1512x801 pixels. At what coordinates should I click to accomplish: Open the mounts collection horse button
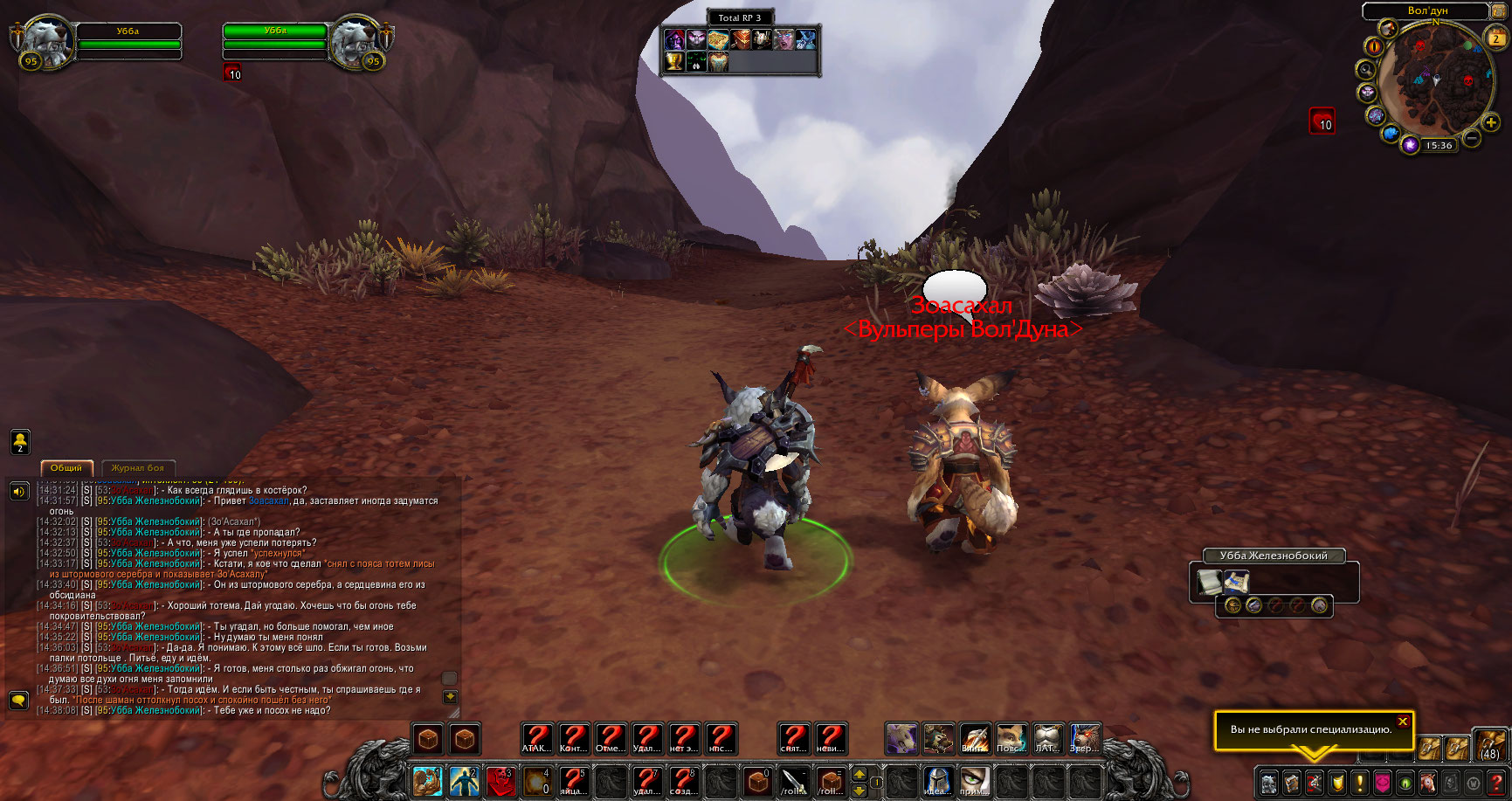(1428, 782)
